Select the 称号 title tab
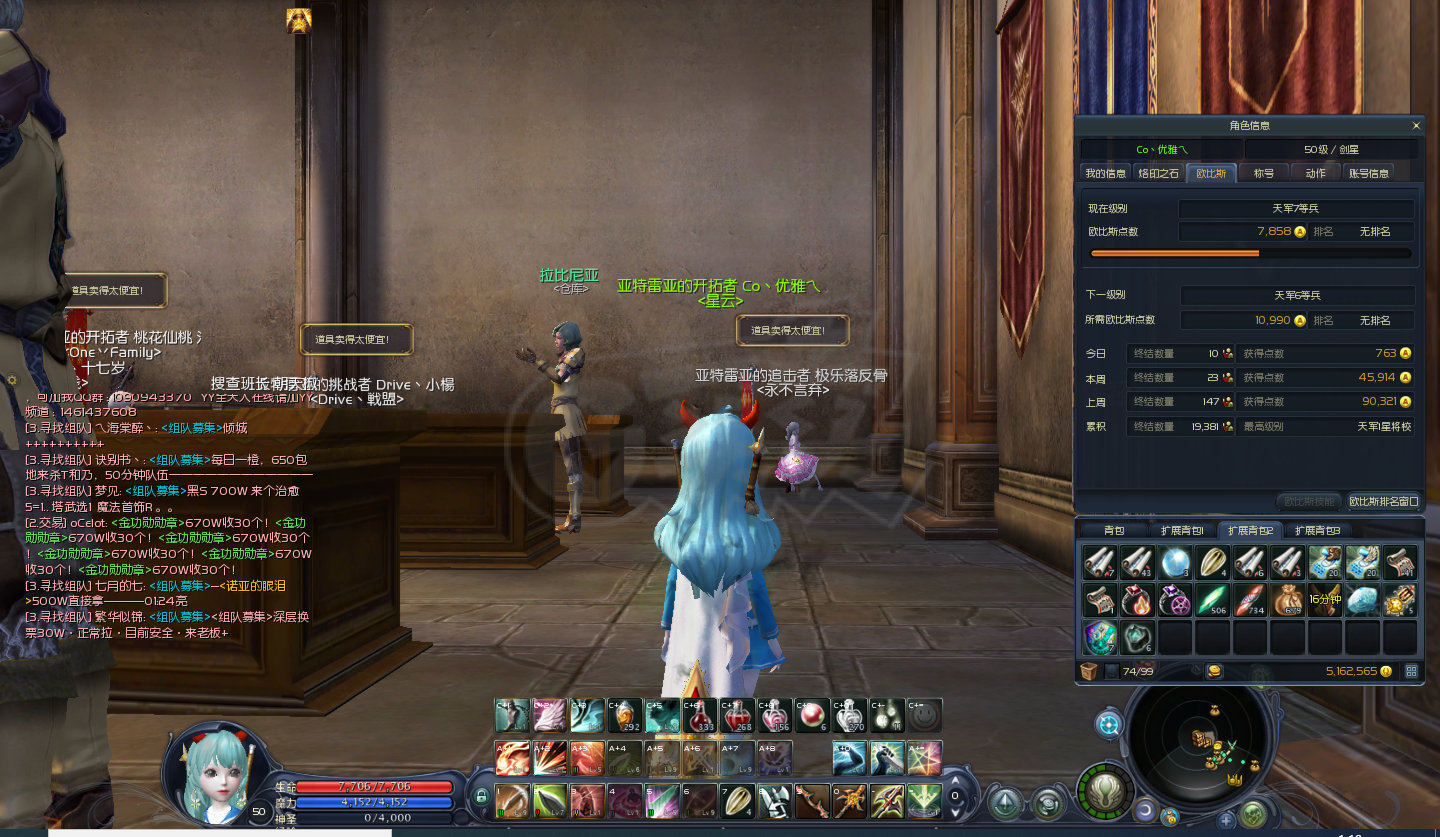Screen dimensions: 1440x837 [1264, 173]
